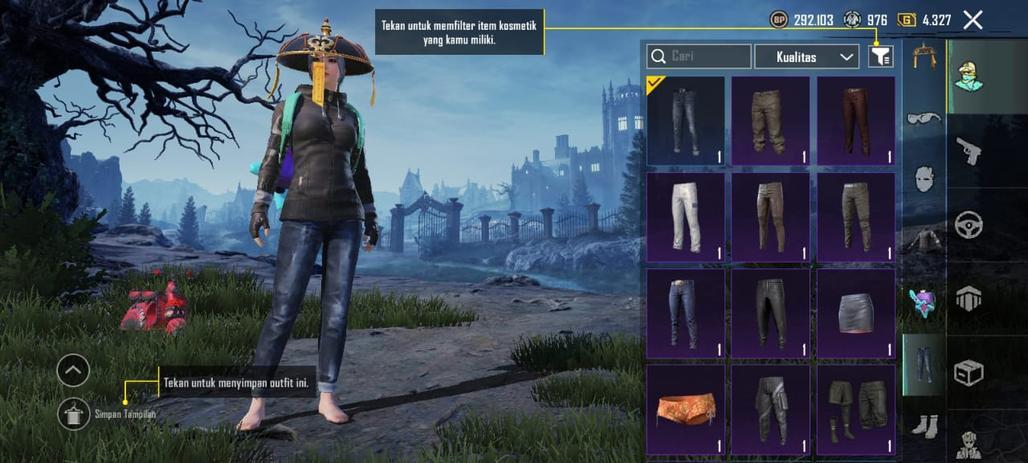The width and height of the screenshot is (1028, 463).
Task: Switch to the hat category tab
Action: 923,58
